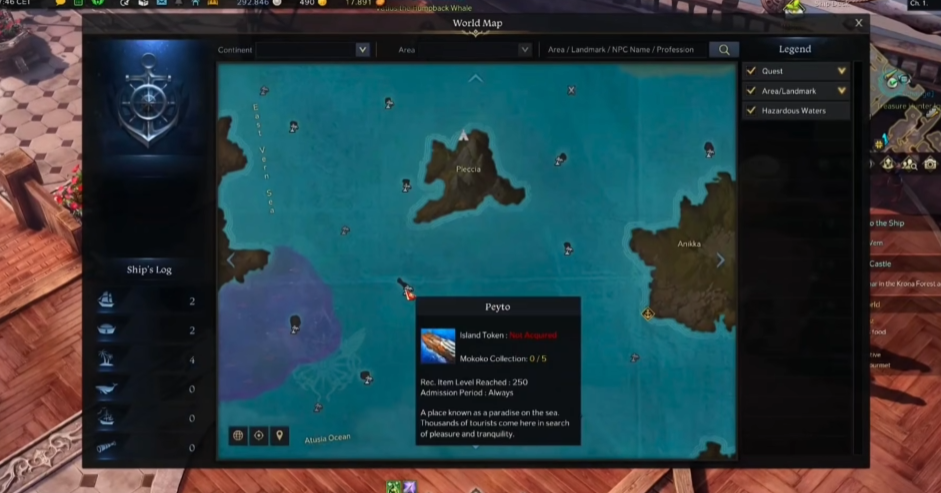Screen dimensions: 941x493
Task: Close the World Map window
Action: pos(858,23)
